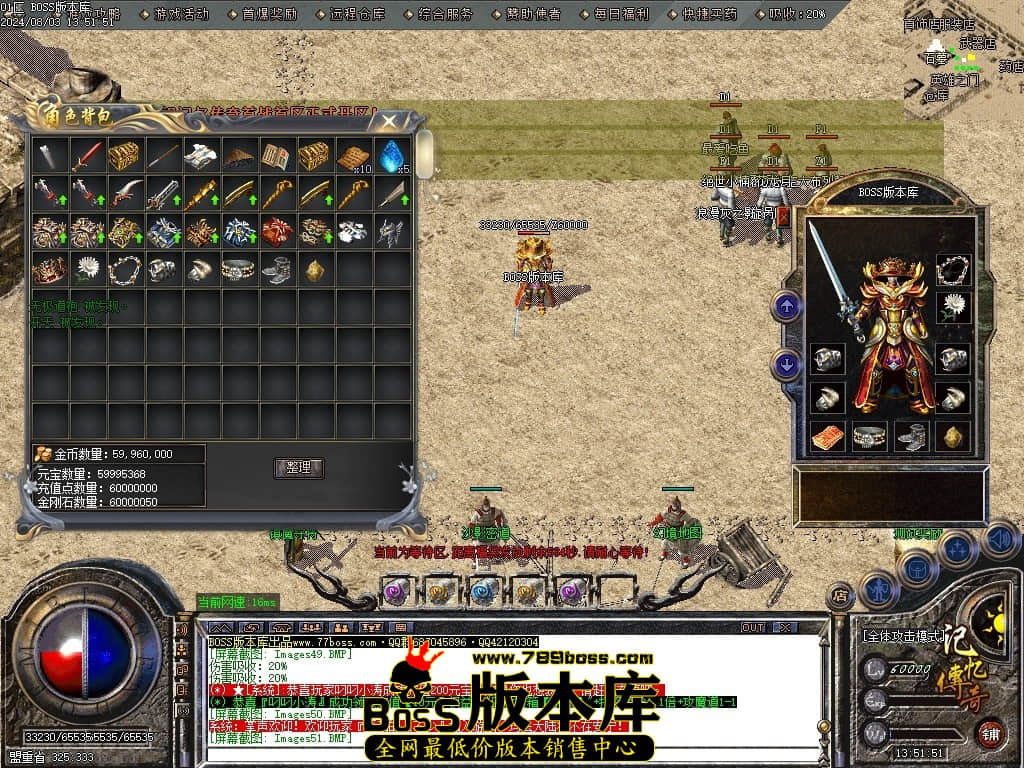1024x768 pixels.
Task: Open the 店 shop button
Action: (841, 594)
